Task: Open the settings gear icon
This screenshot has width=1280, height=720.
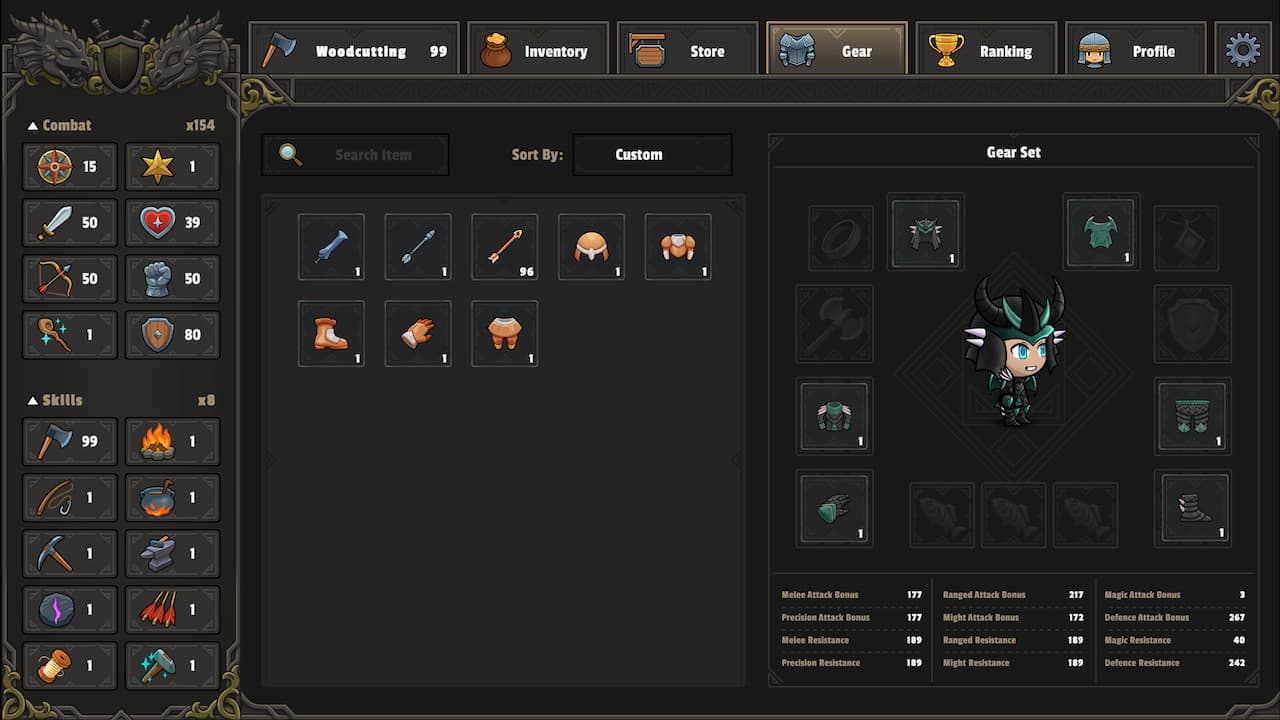Action: (1243, 48)
